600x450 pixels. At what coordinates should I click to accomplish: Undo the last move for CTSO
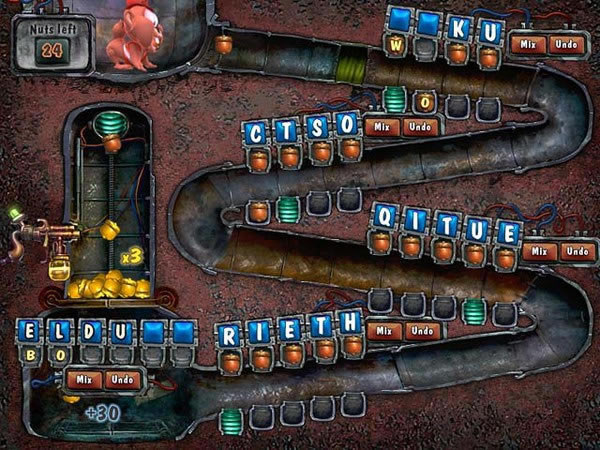point(421,127)
